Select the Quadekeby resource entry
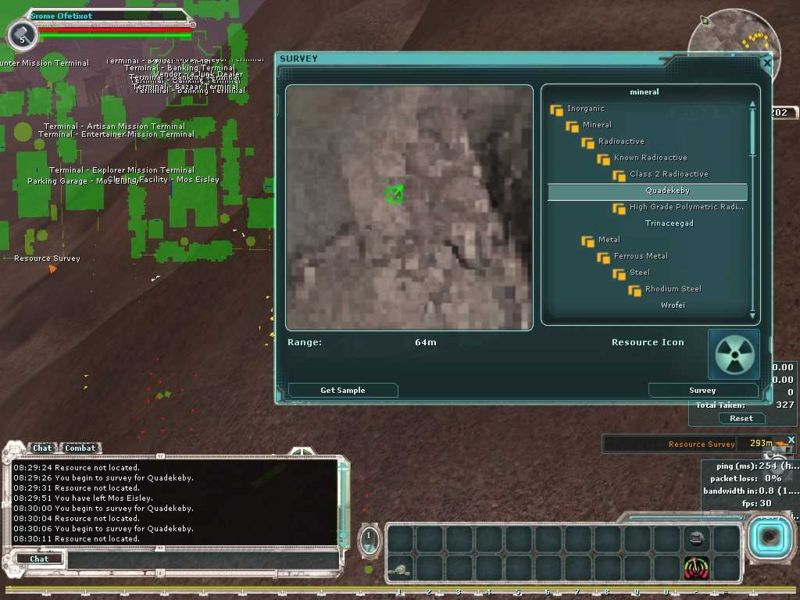This screenshot has width=800, height=600. pos(667,191)
